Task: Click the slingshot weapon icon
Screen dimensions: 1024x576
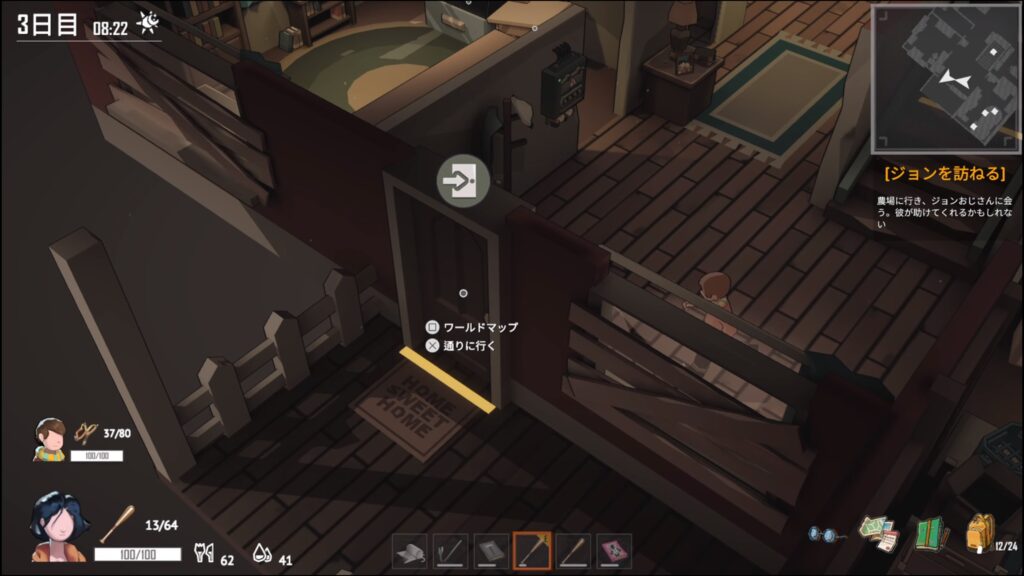Action: [86, 432]
